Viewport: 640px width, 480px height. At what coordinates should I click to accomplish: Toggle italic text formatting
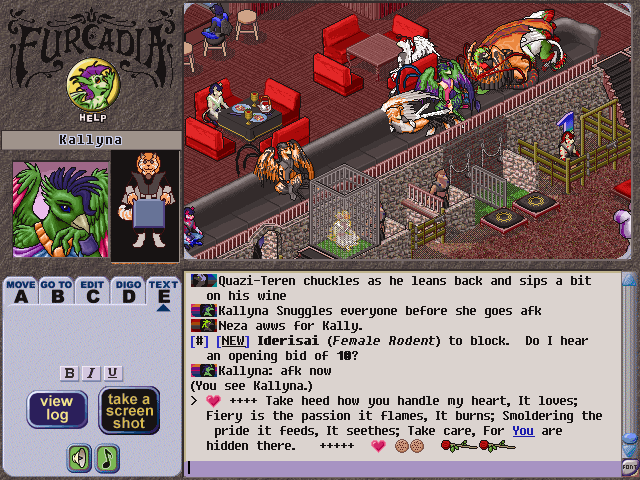91,373
